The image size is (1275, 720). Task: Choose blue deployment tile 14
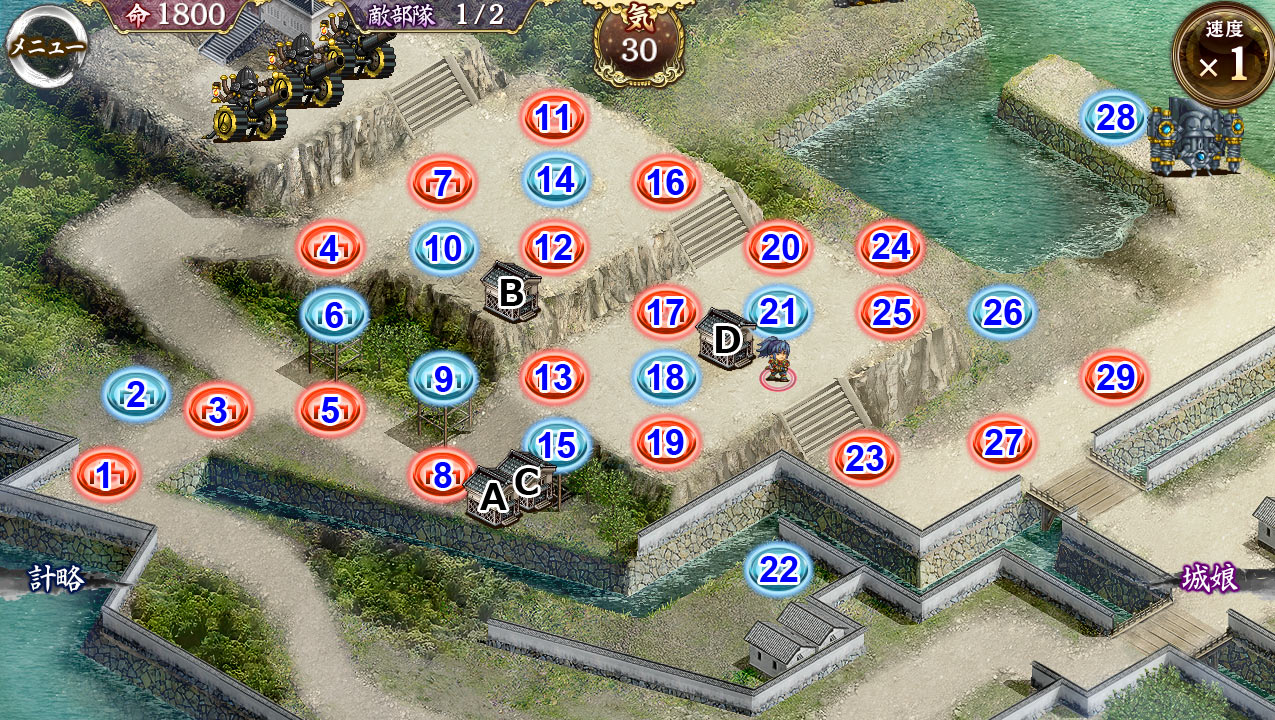(556, 180)
